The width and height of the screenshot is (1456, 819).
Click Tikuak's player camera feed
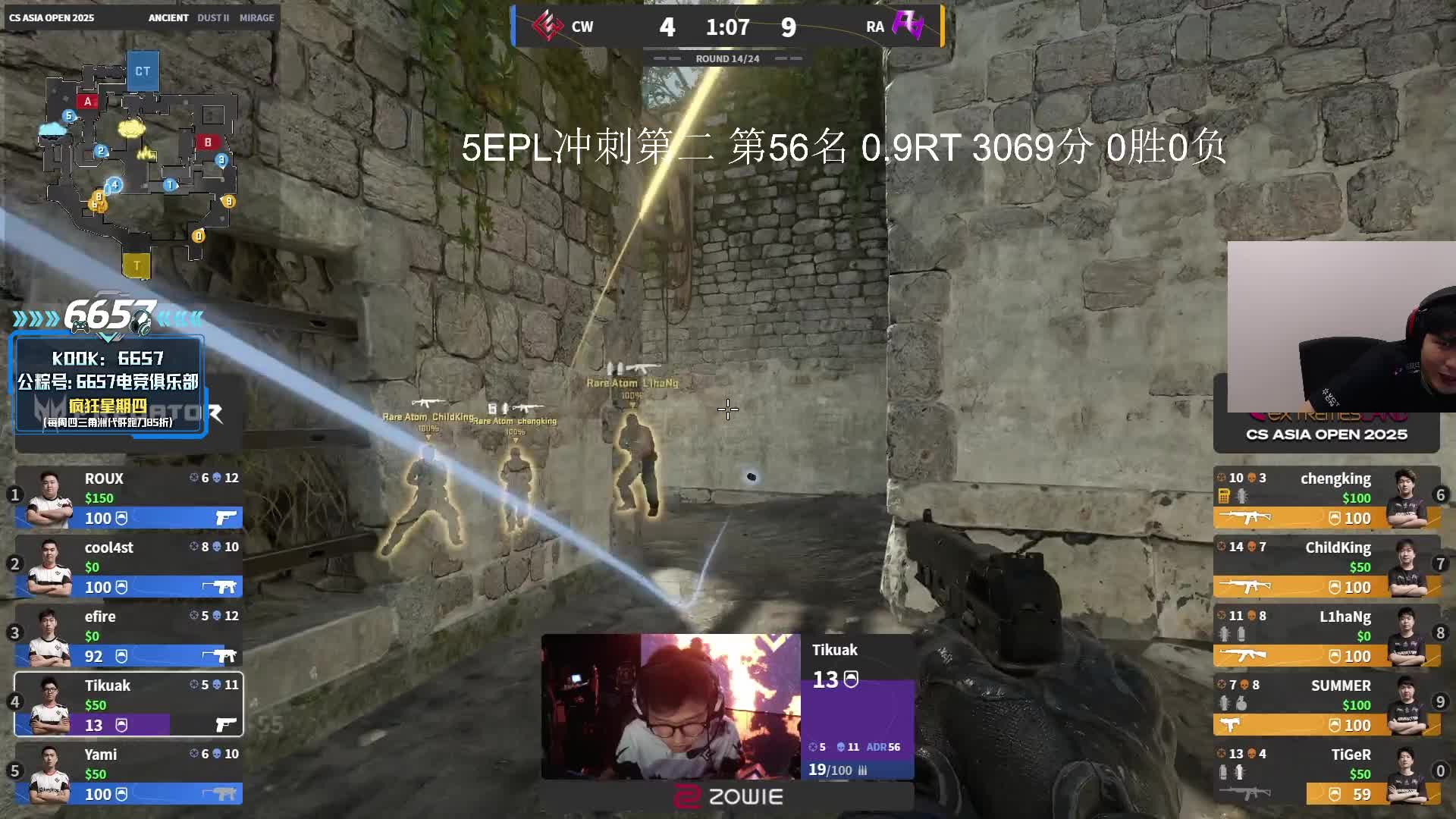(x=670, y=707)
